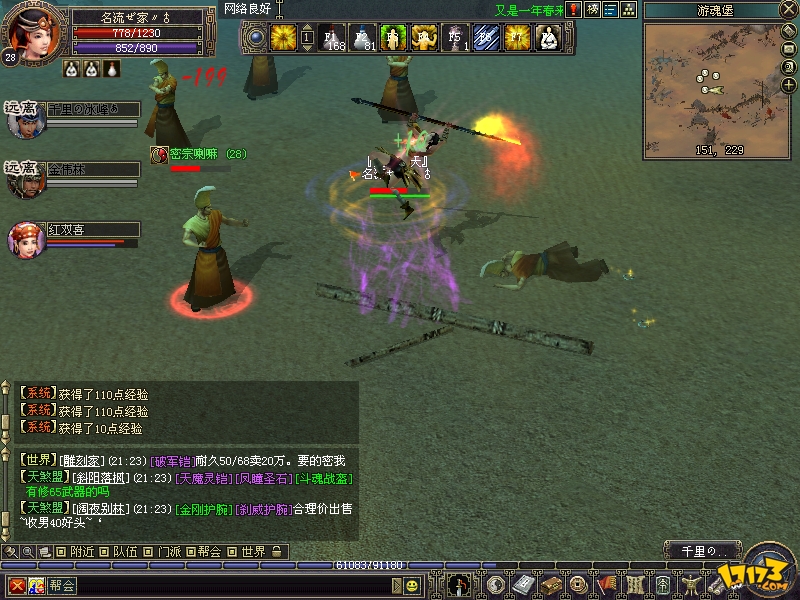Open the 榜 ranking button

(592, 10)
